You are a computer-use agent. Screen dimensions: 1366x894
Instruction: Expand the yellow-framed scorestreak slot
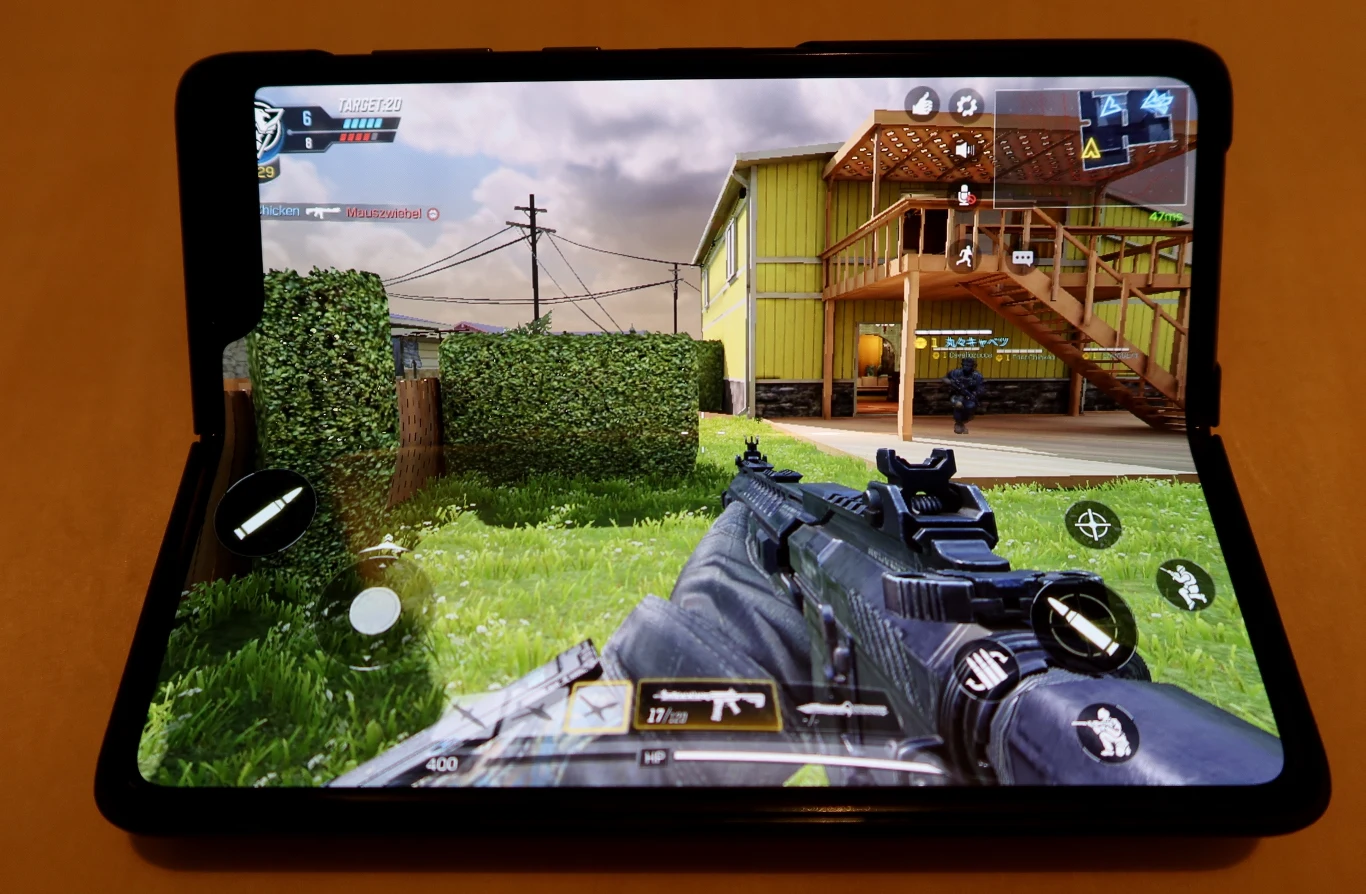(x=599, y=705)
